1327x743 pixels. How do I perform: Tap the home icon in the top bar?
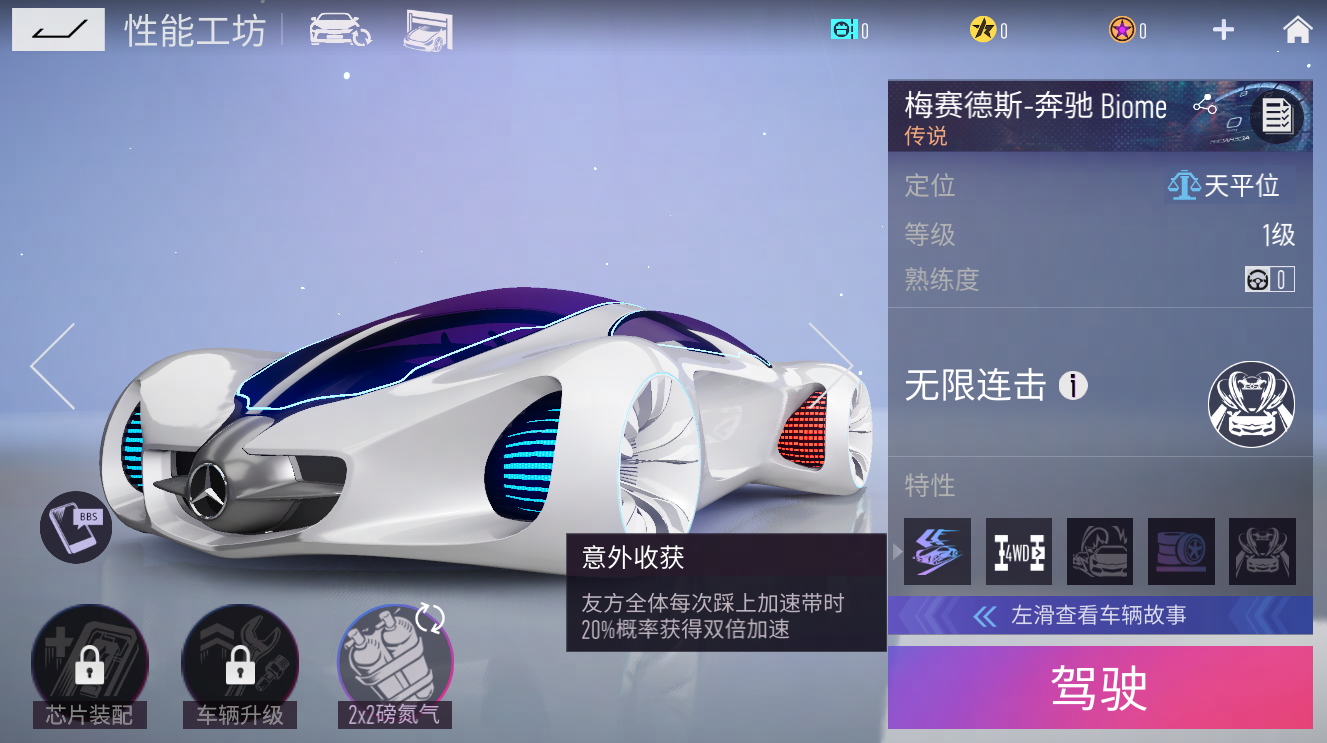[x=1297, y=30]
